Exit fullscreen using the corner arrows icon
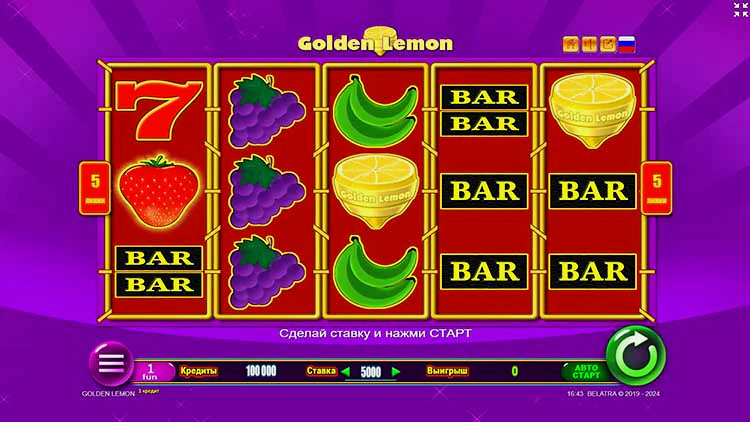The height and width of the screenshot is (422, 750). [740, 10]
